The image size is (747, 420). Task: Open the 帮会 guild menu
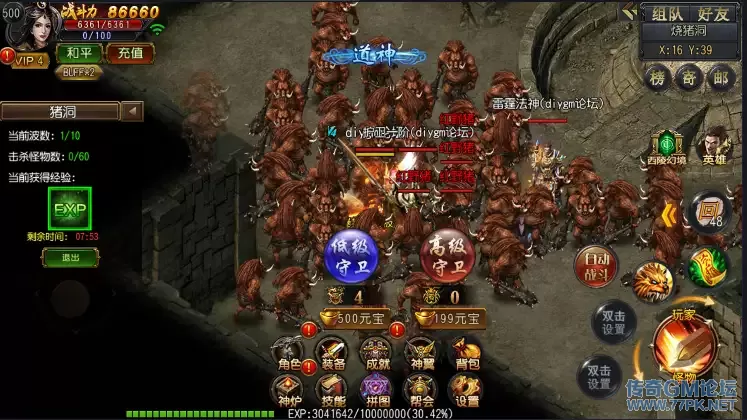coord(420,391)
